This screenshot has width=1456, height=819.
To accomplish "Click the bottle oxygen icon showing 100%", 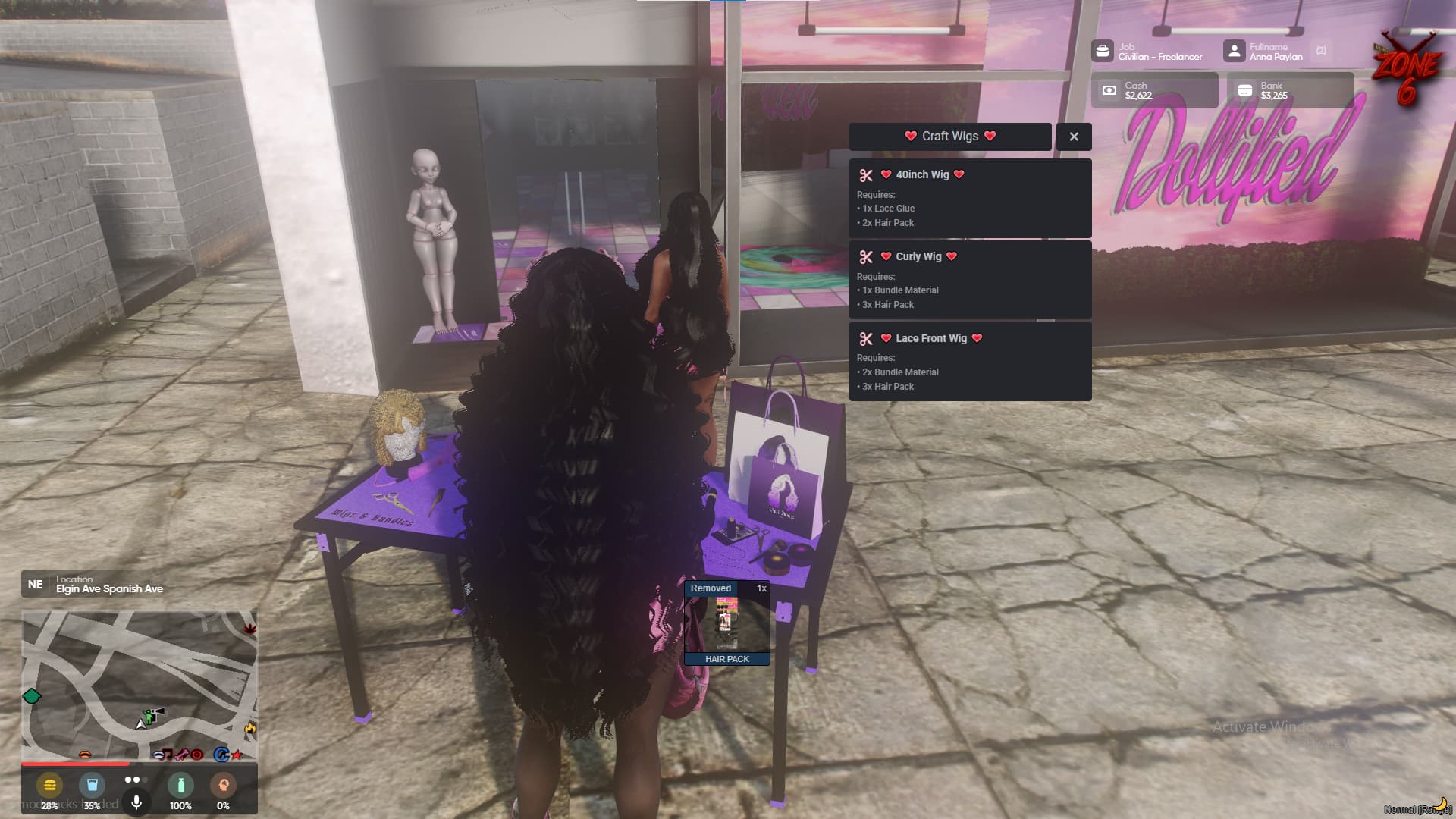I will pos(180,786).
